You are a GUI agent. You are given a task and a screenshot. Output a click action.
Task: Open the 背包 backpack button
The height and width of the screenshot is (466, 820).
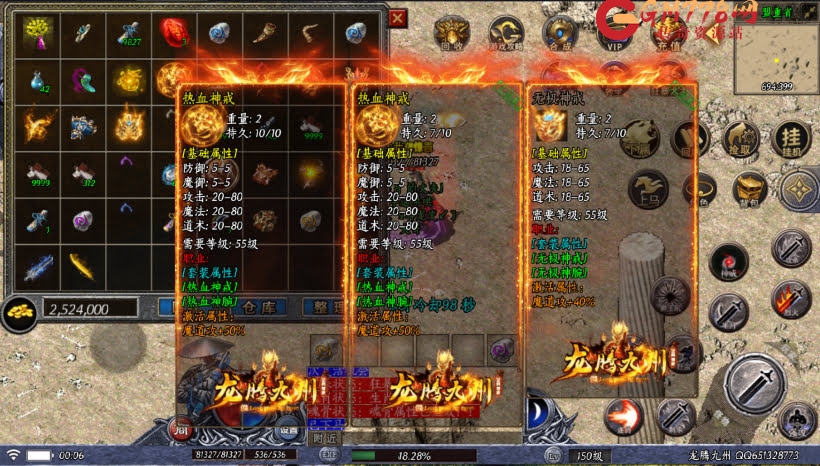coord(749,188)
